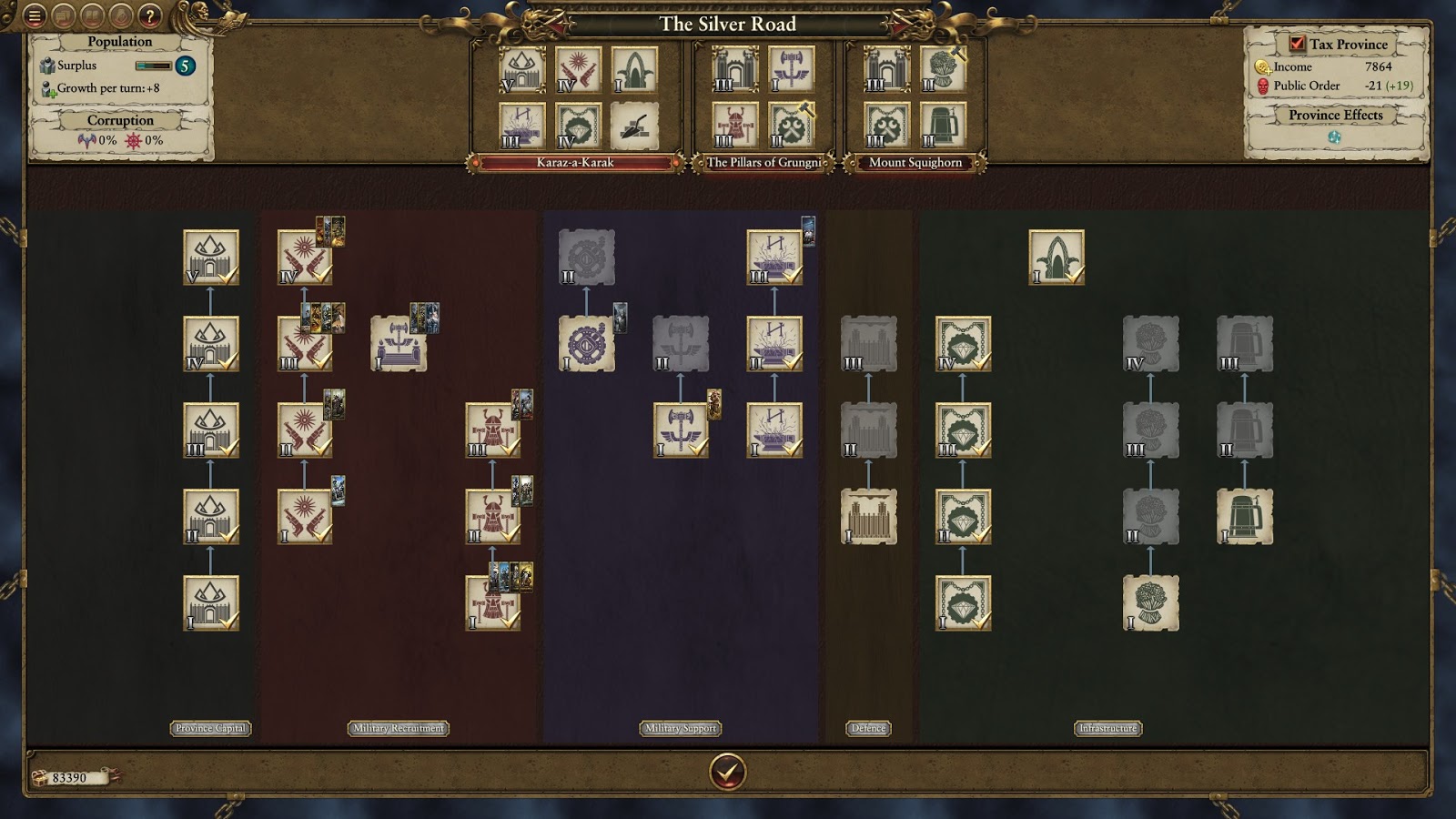Confirm with the red checkmark button
This screenshot has height=819, width=1456.
coord(727,772)
